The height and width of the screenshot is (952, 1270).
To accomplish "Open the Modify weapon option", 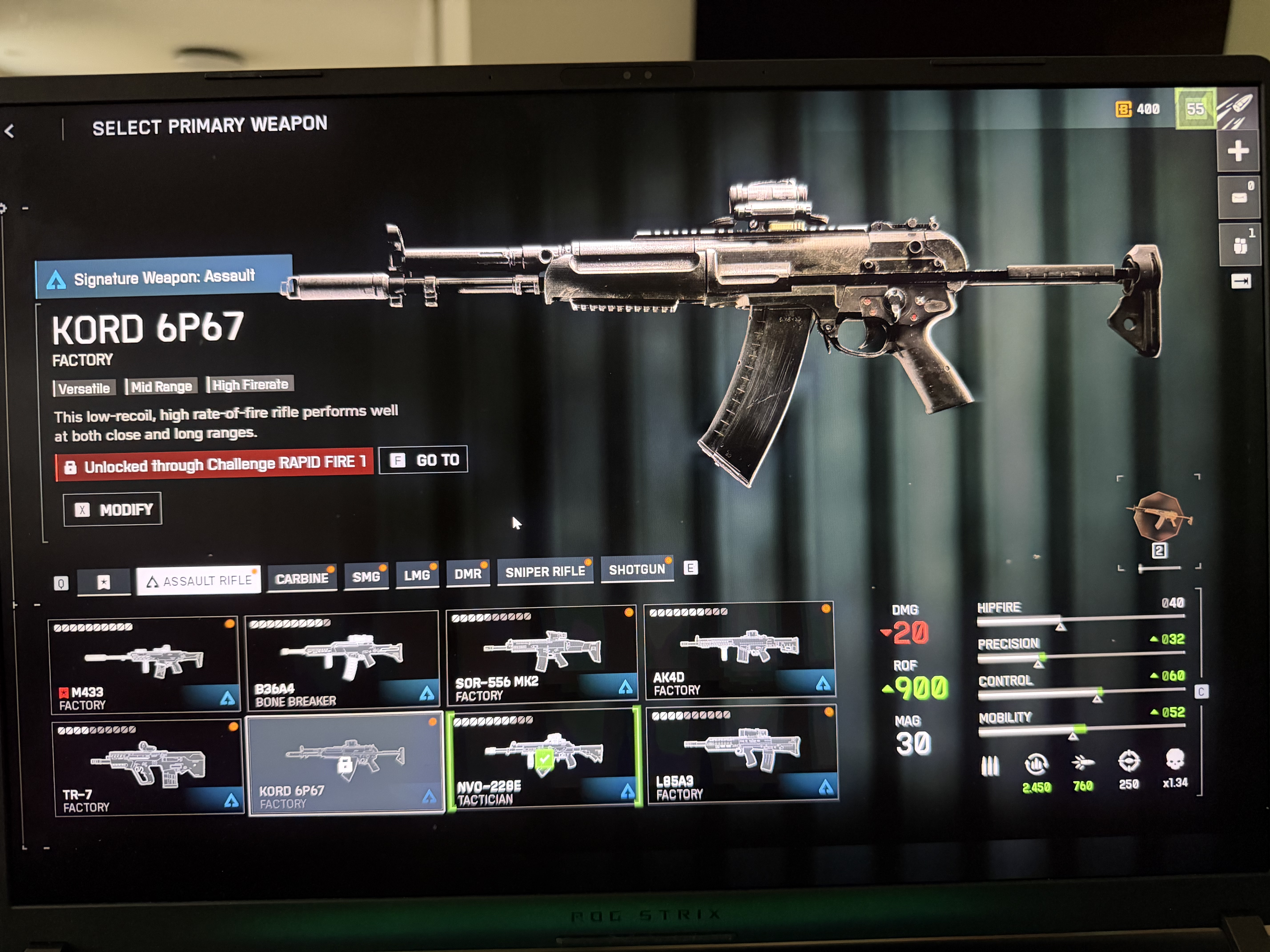I will (113, 509).
